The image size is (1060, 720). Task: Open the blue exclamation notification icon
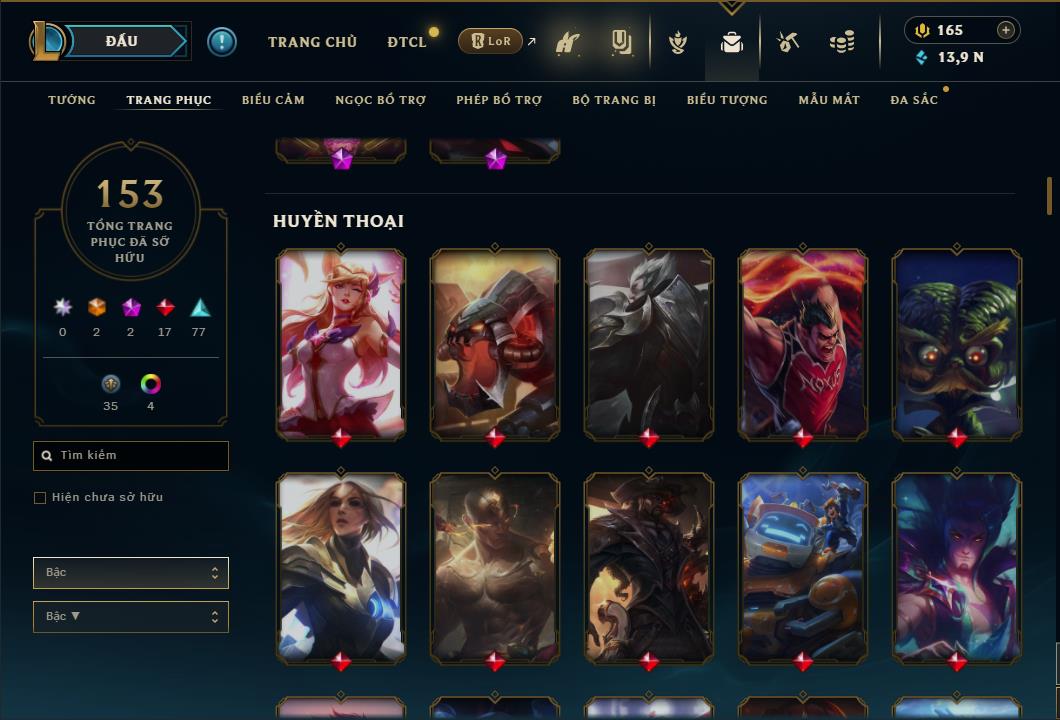point(222,41)
